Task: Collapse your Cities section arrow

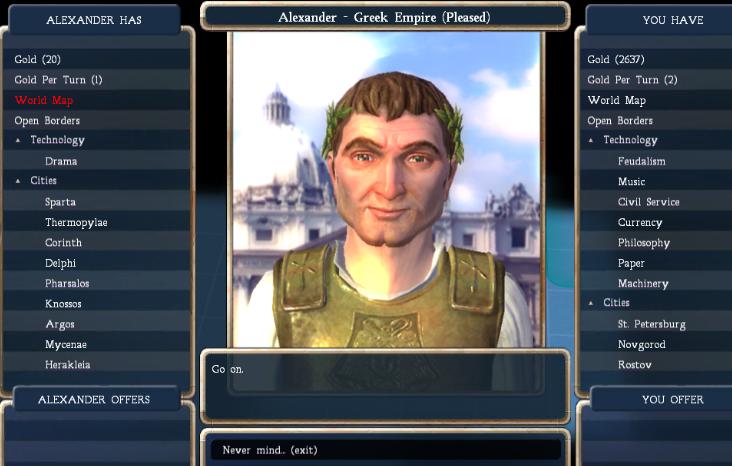Action: coord(591,303)
